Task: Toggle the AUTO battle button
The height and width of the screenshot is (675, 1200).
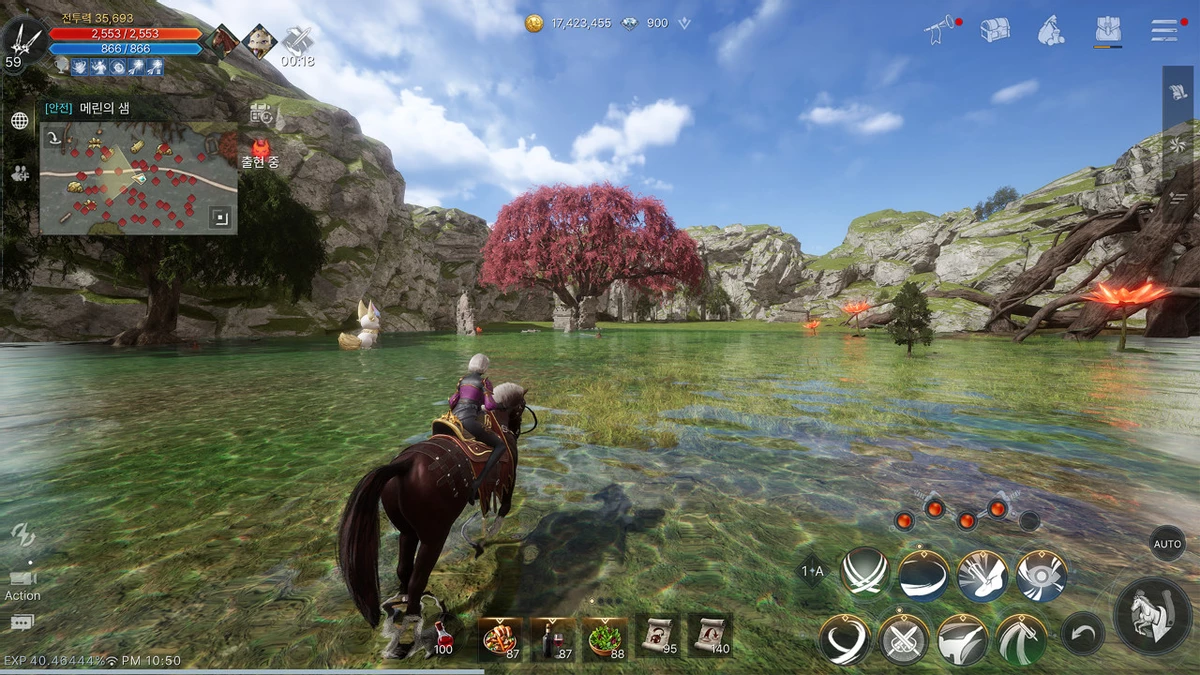Action: point(1167,544)
